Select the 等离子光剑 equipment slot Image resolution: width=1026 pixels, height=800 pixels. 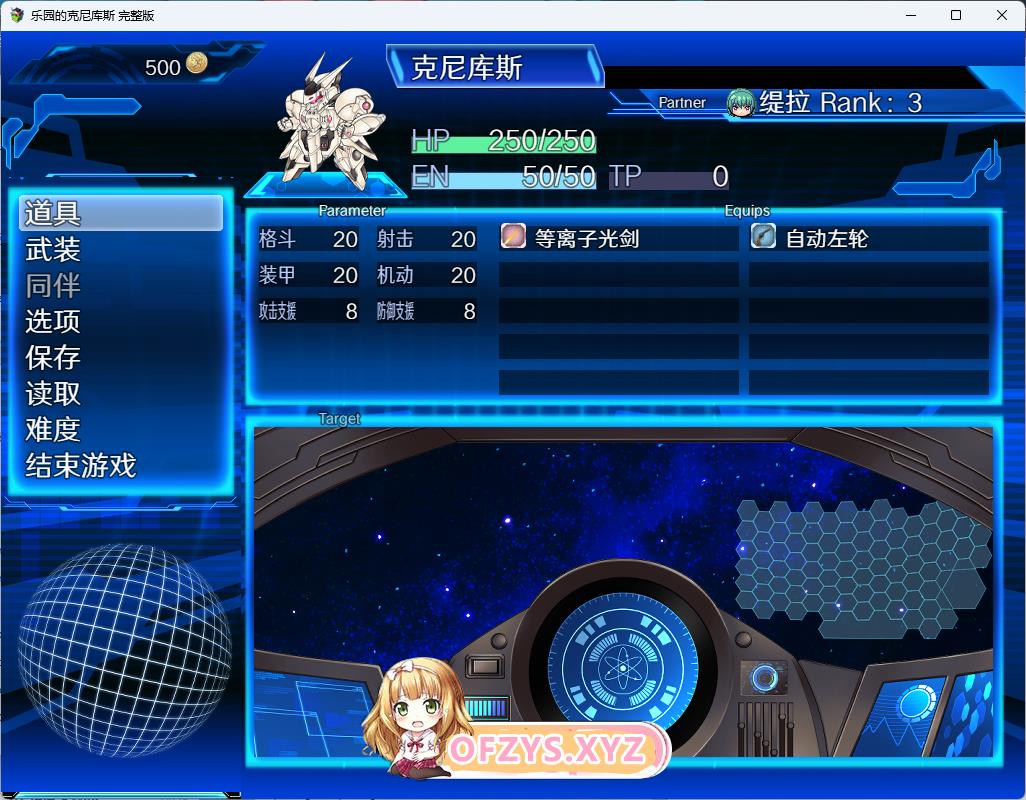[x=618, y=238]
